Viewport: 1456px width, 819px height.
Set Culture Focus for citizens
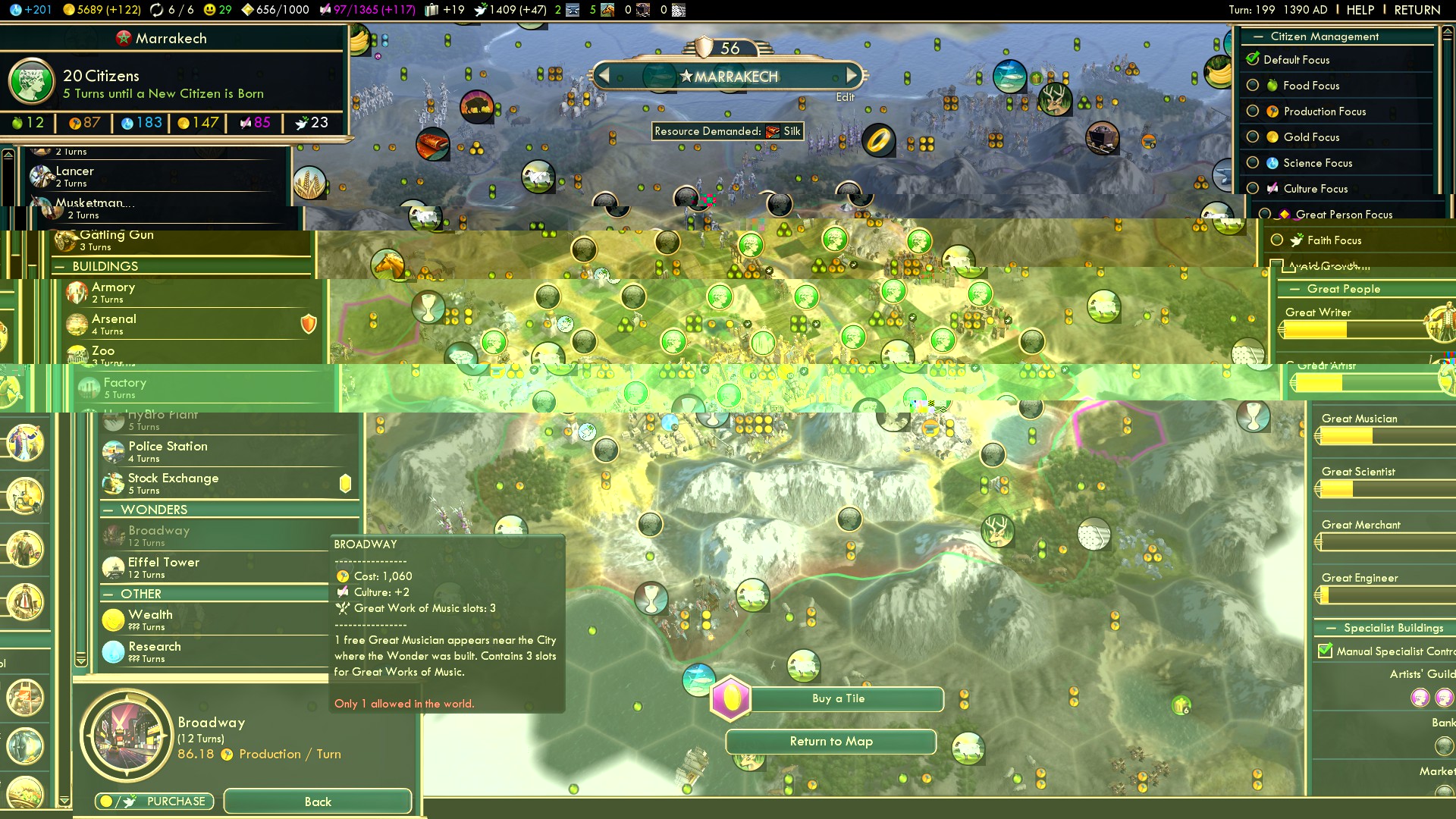[1253, 189]
